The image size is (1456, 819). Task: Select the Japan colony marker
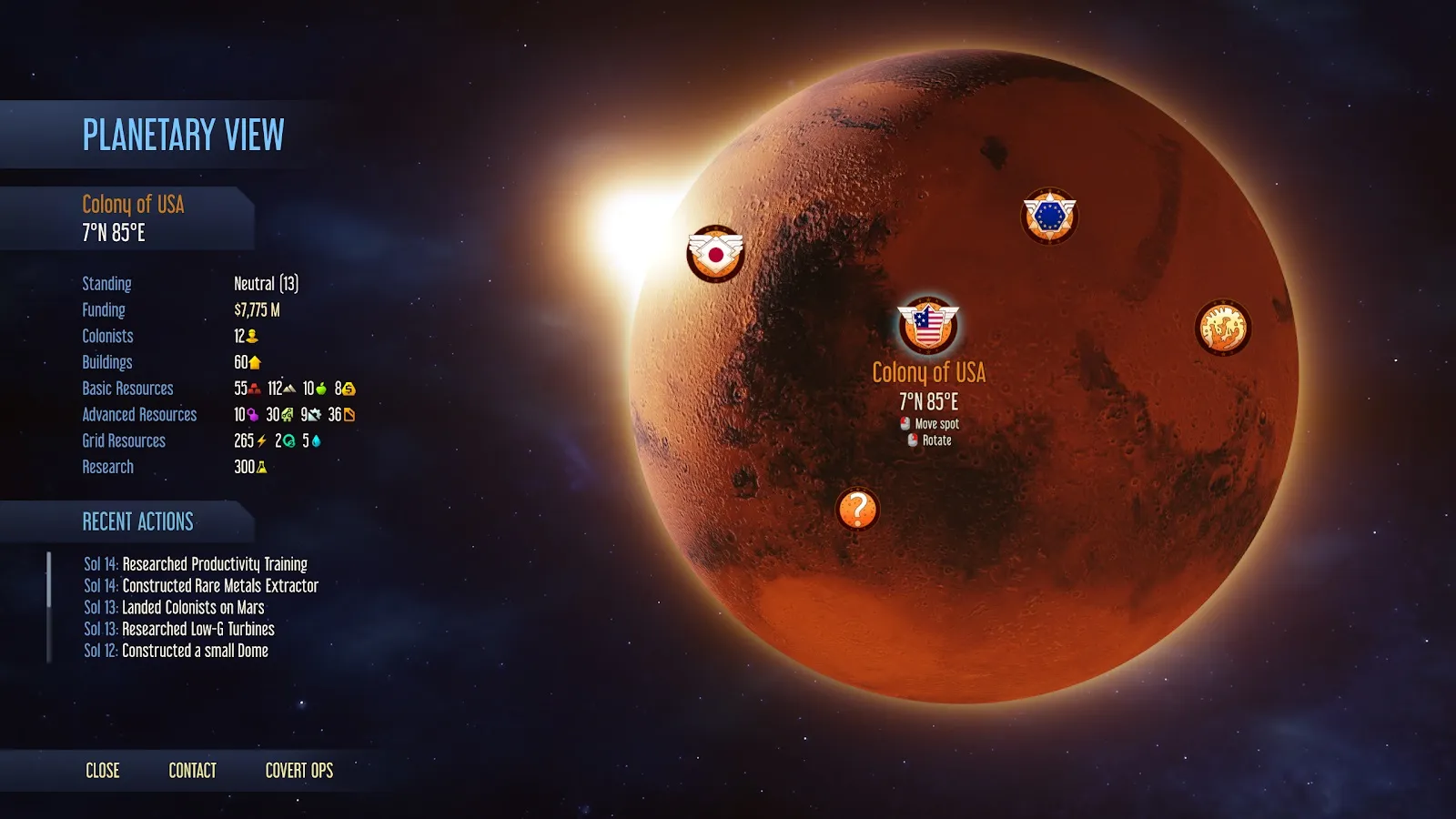coord(715,253)
